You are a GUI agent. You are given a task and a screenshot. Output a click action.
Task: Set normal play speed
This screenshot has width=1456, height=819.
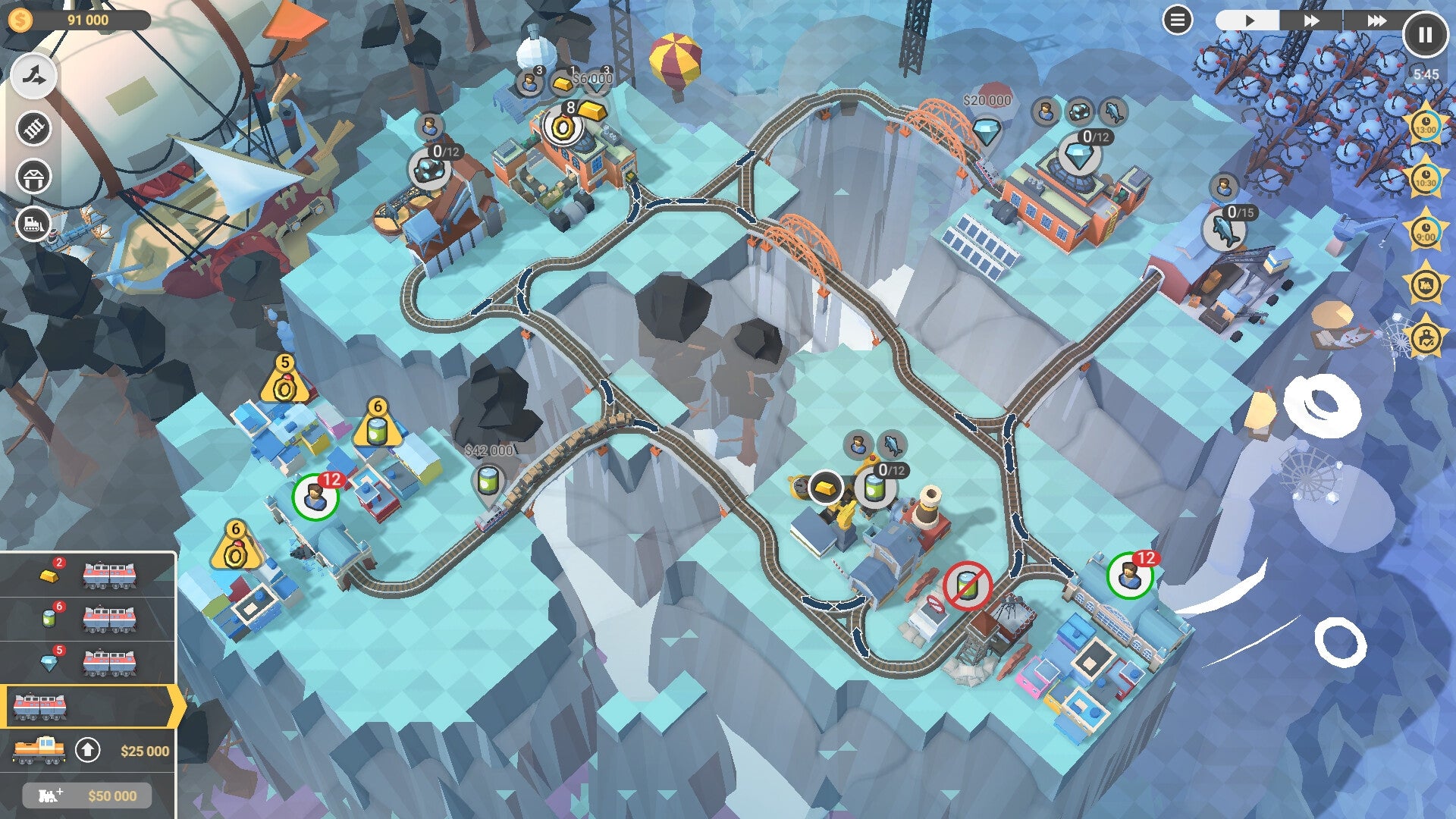pos(1250,19)
